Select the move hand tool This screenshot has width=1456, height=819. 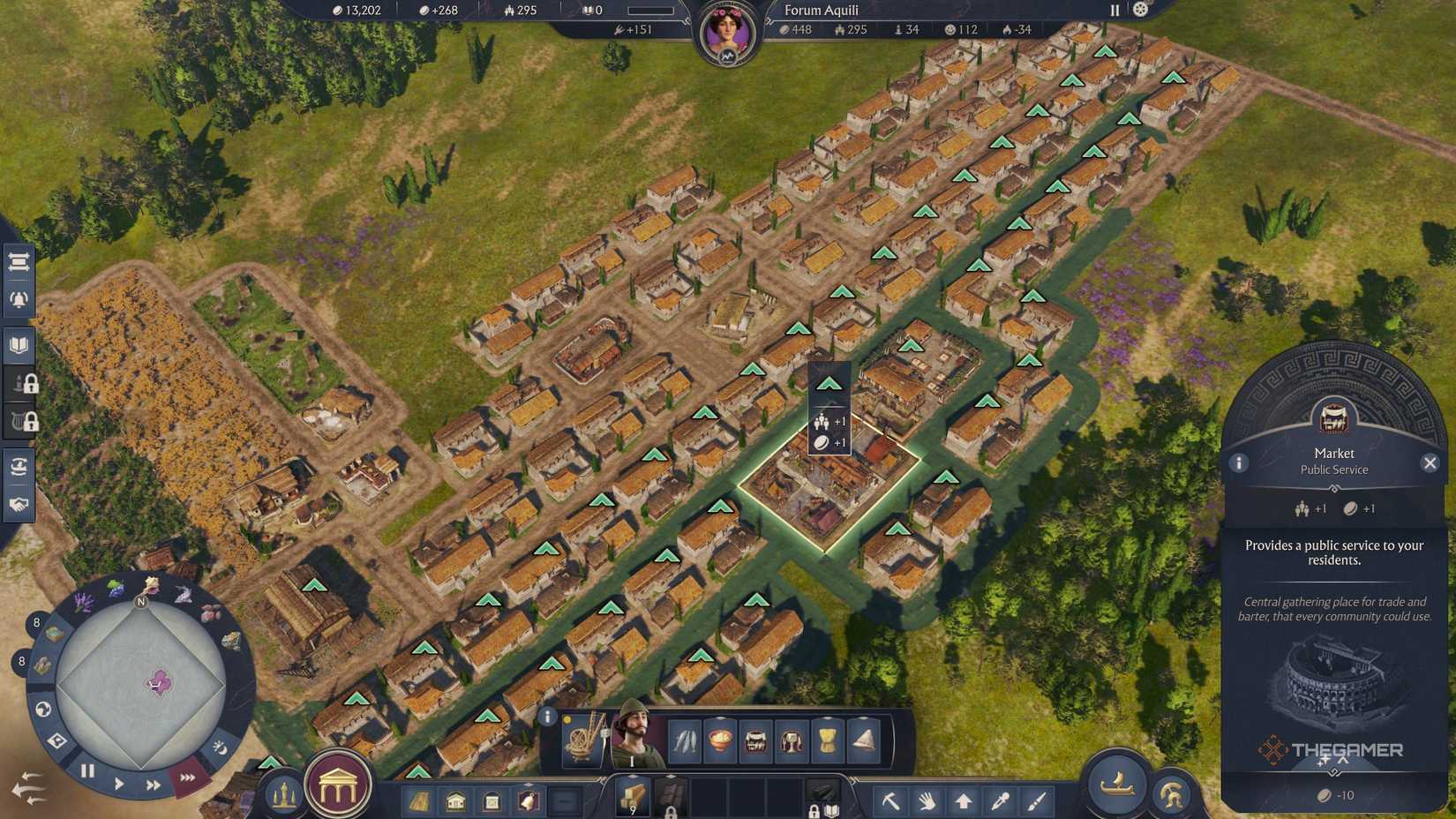[x=927, y=800]
